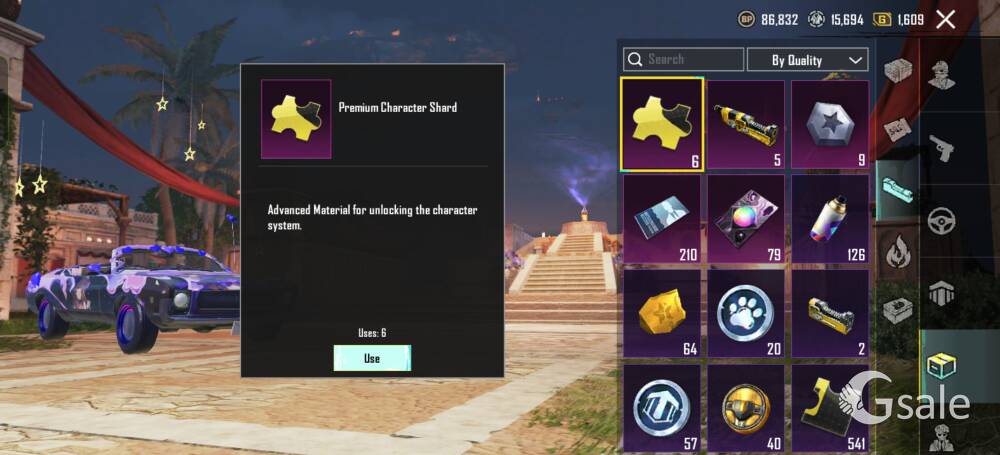1000x455 pixels.
Task: Select the silver star hexagon token slot
Action: pos(830,124)
